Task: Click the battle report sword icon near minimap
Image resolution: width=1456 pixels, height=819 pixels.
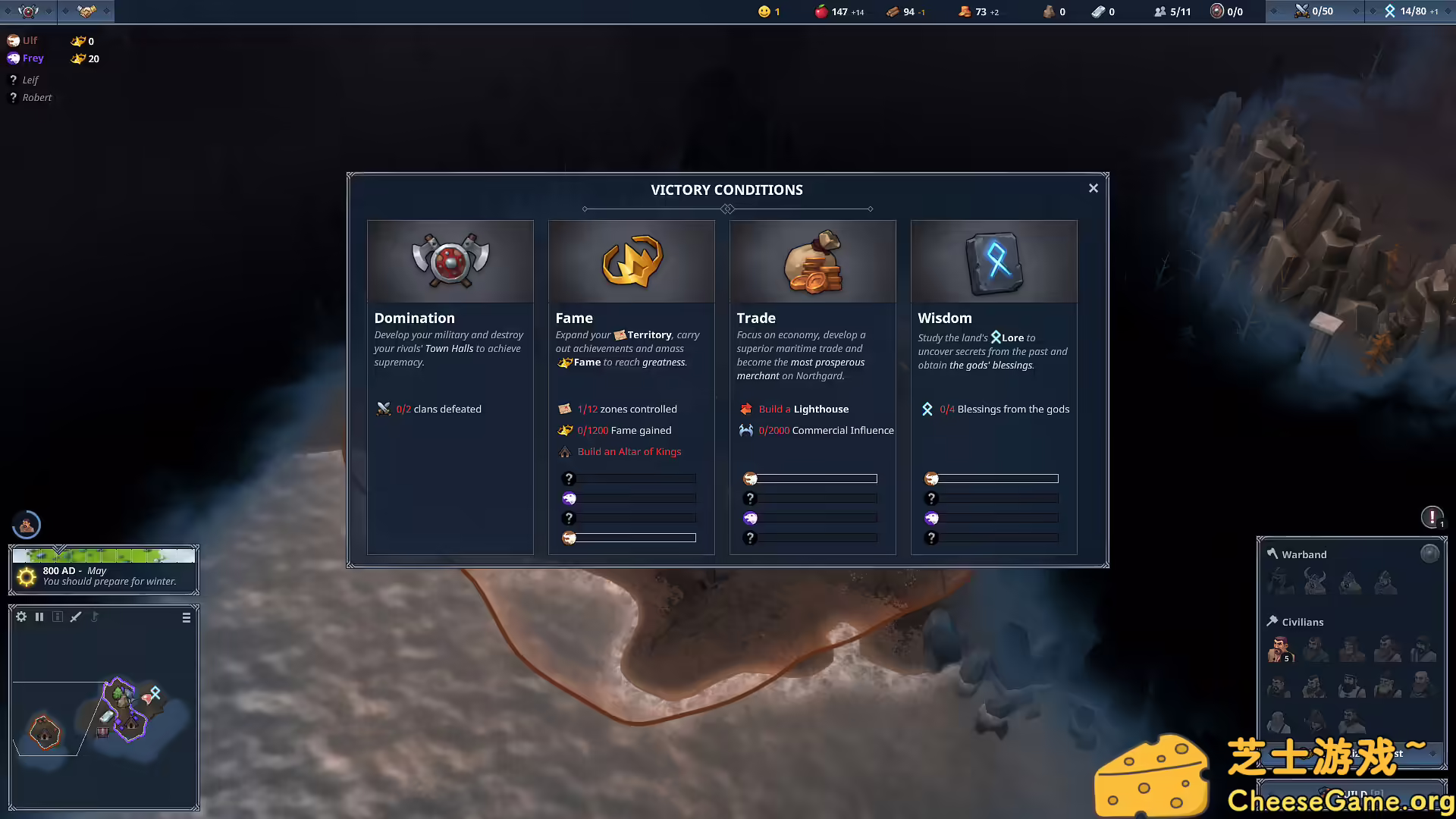Action: [x=76, y=617]
